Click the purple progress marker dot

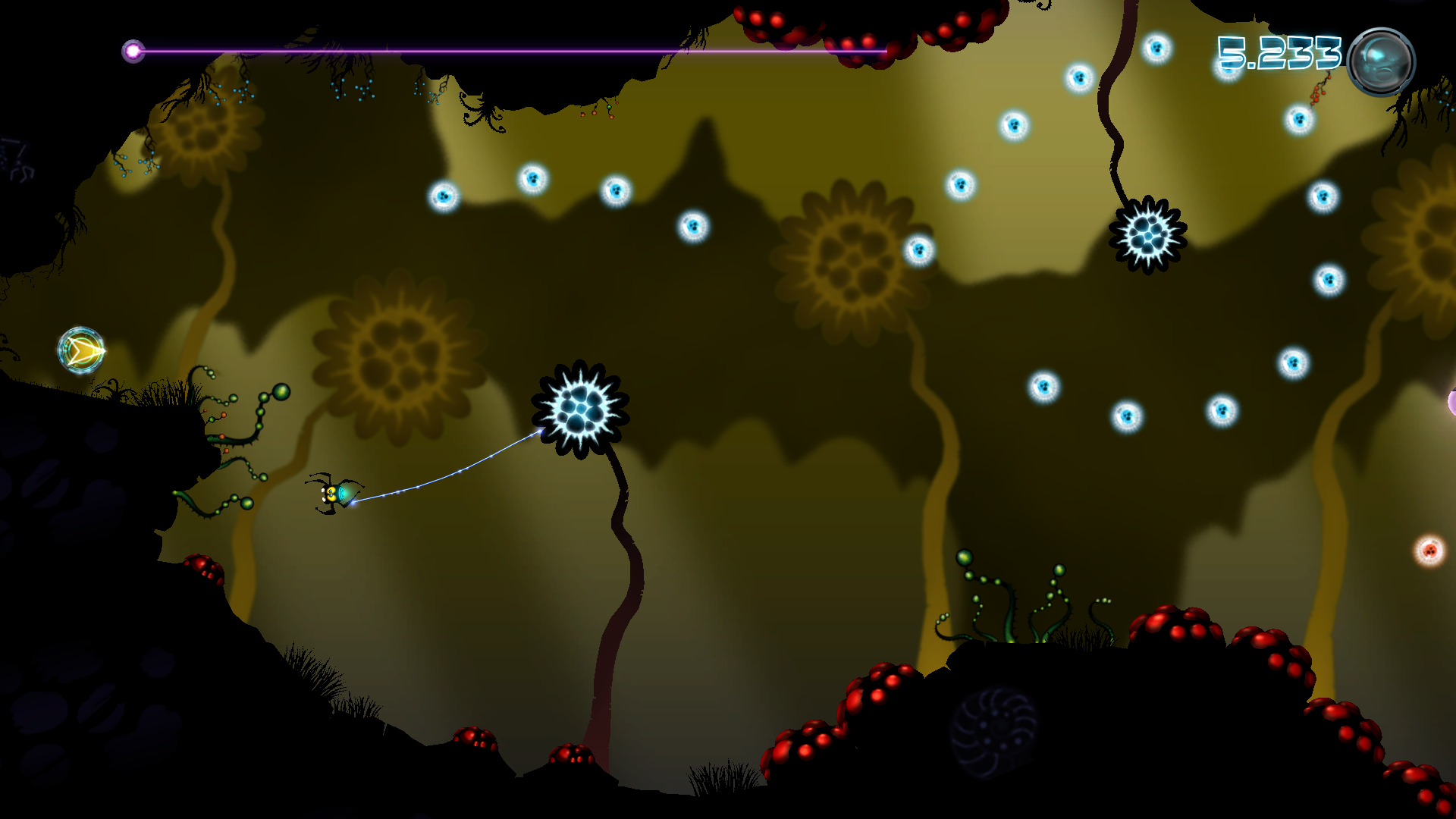135,50
